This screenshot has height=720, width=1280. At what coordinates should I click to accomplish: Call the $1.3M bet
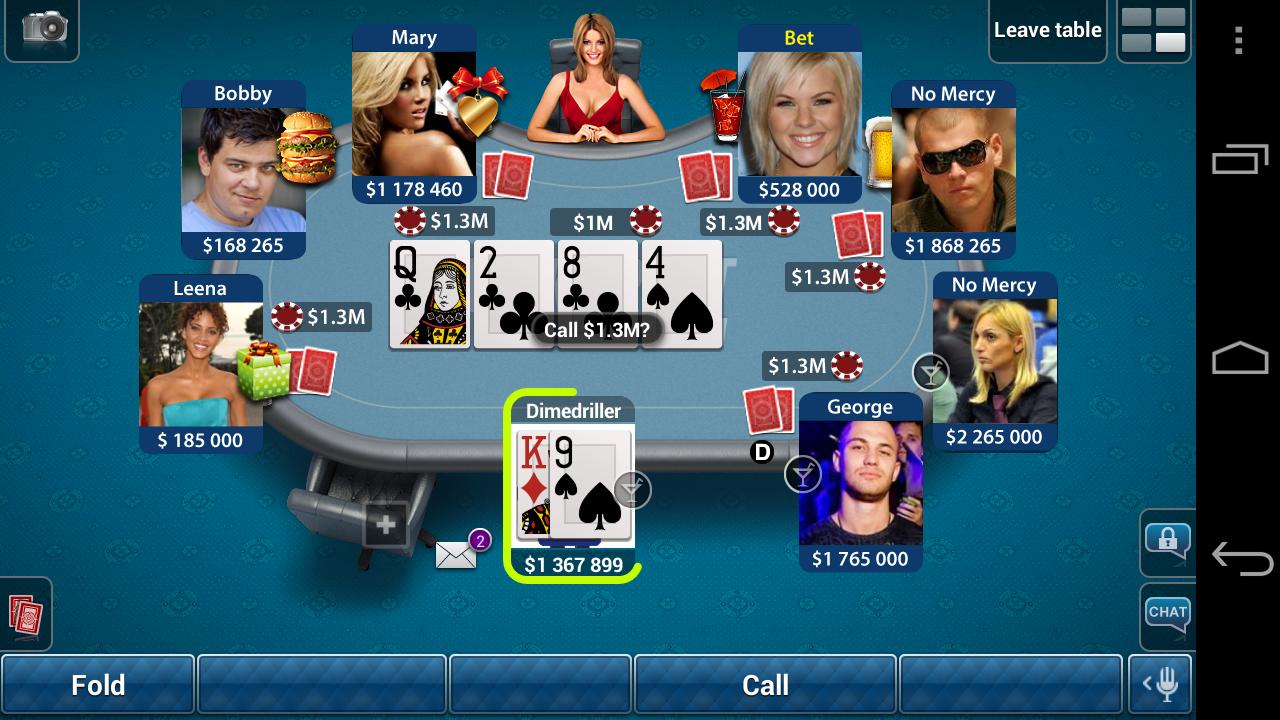tap(765, 685)
